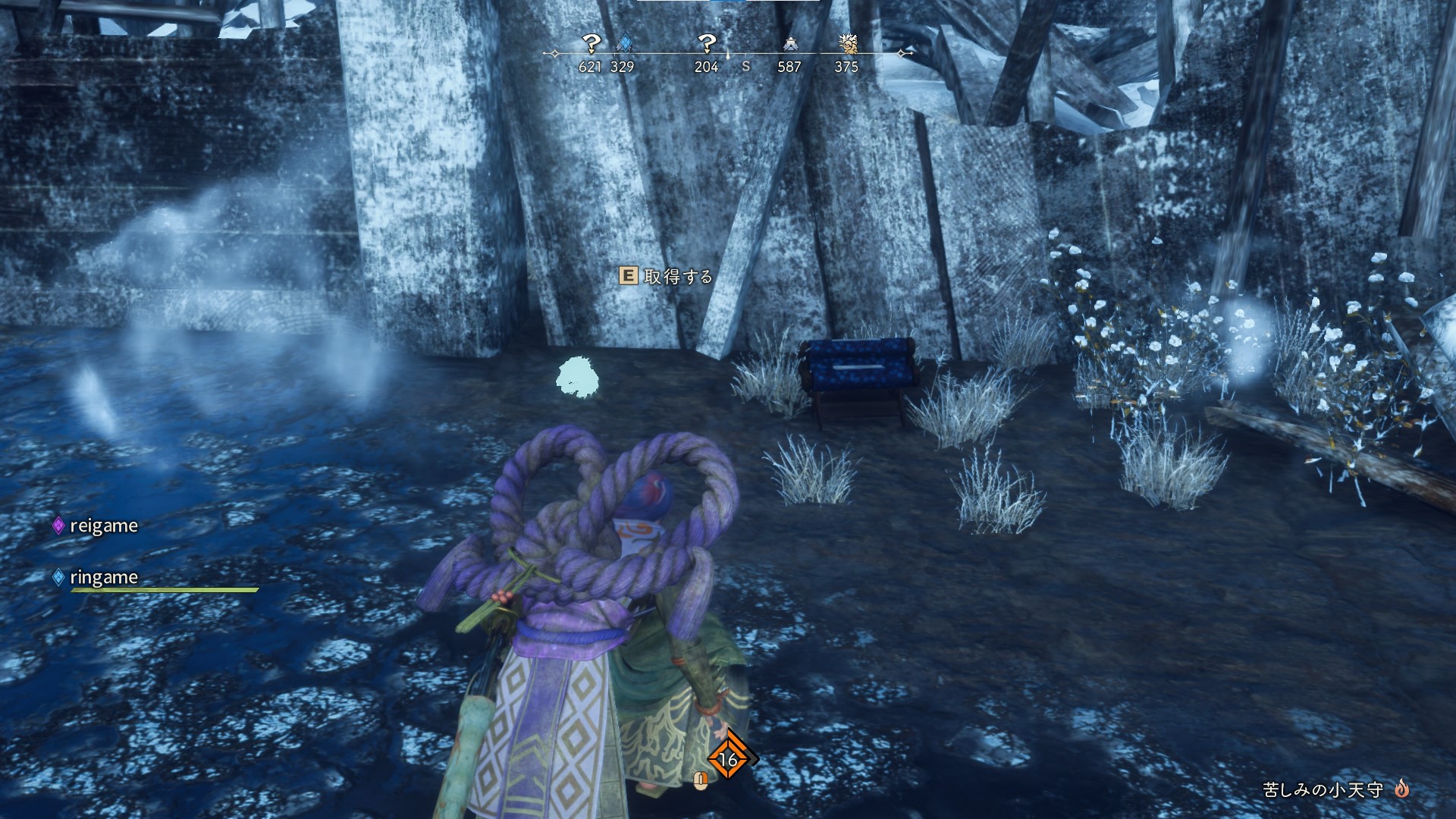Select party member reigame
The height and width of the screenshot is (819, 1456).
click(103, 526)
